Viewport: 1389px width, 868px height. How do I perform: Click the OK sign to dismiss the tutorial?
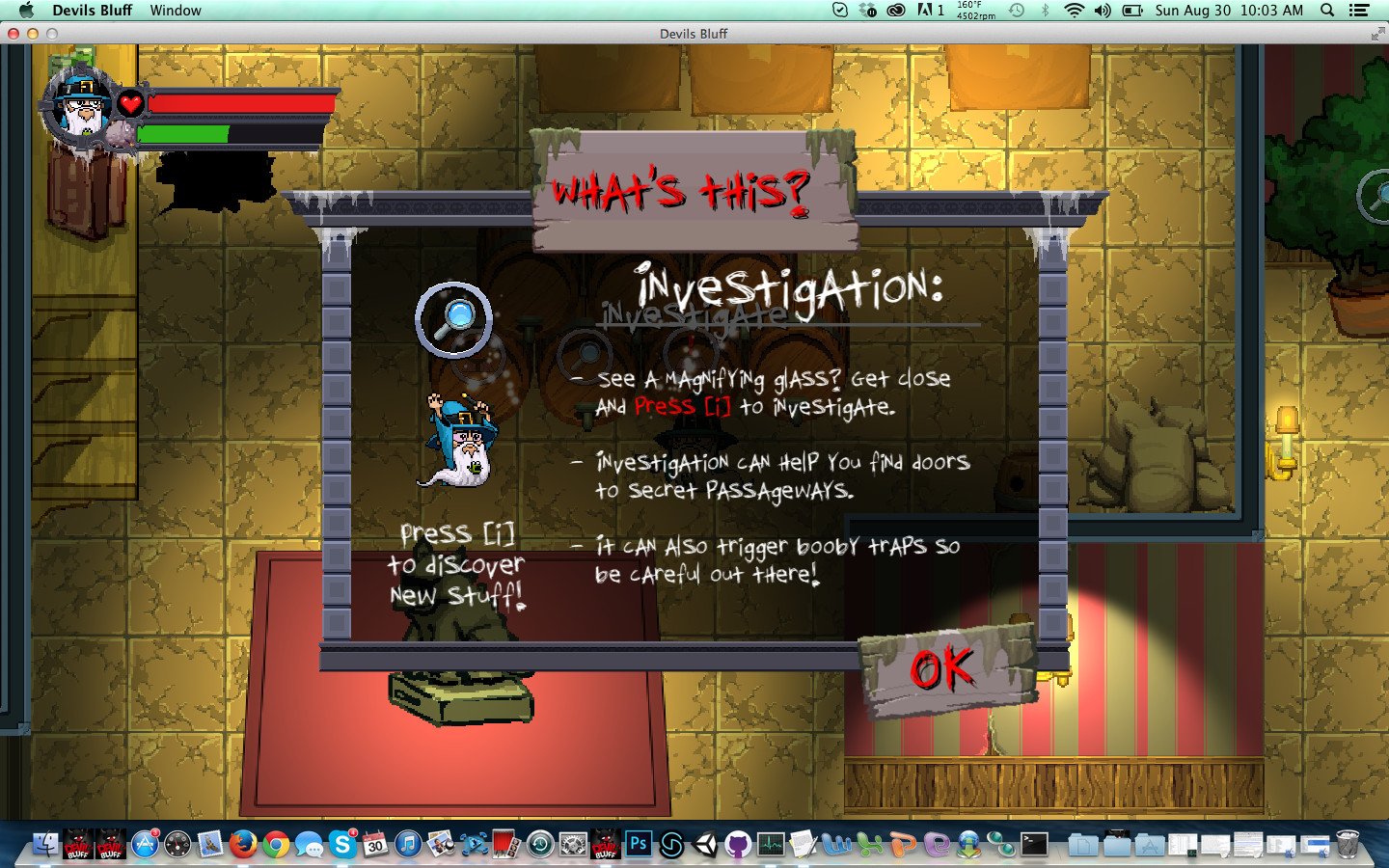tap(947, 667)
